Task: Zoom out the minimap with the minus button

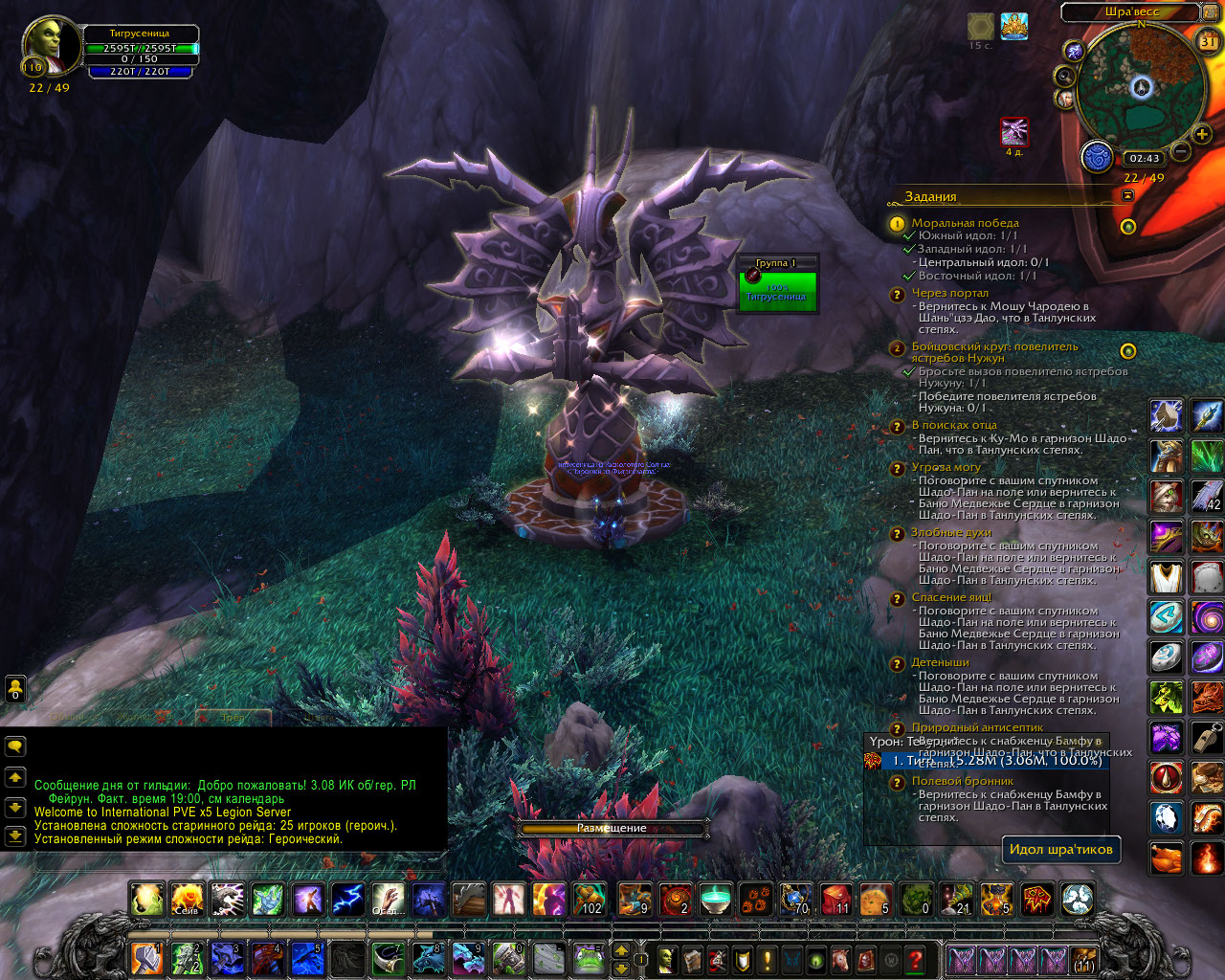Action: click(1181, 152)
